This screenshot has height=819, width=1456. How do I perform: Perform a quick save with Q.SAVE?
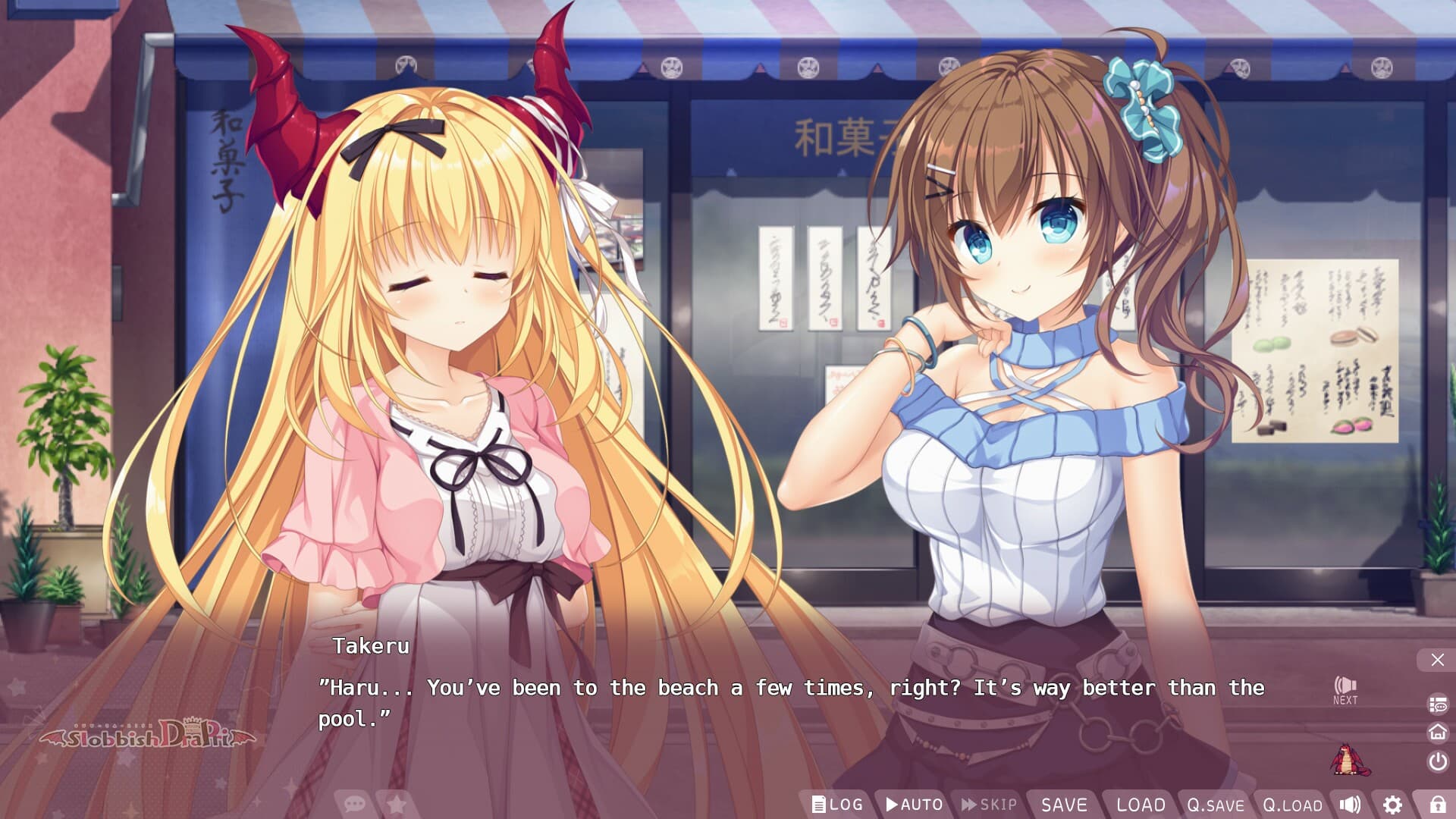(1216, 805)
